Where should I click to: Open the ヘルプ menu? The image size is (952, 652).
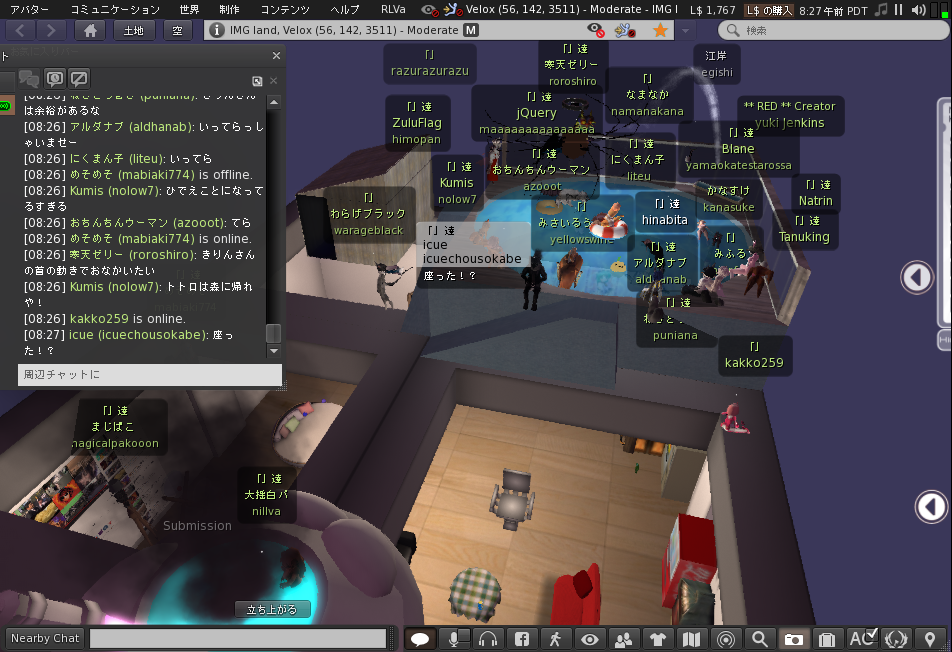click(x=345, y=9)
